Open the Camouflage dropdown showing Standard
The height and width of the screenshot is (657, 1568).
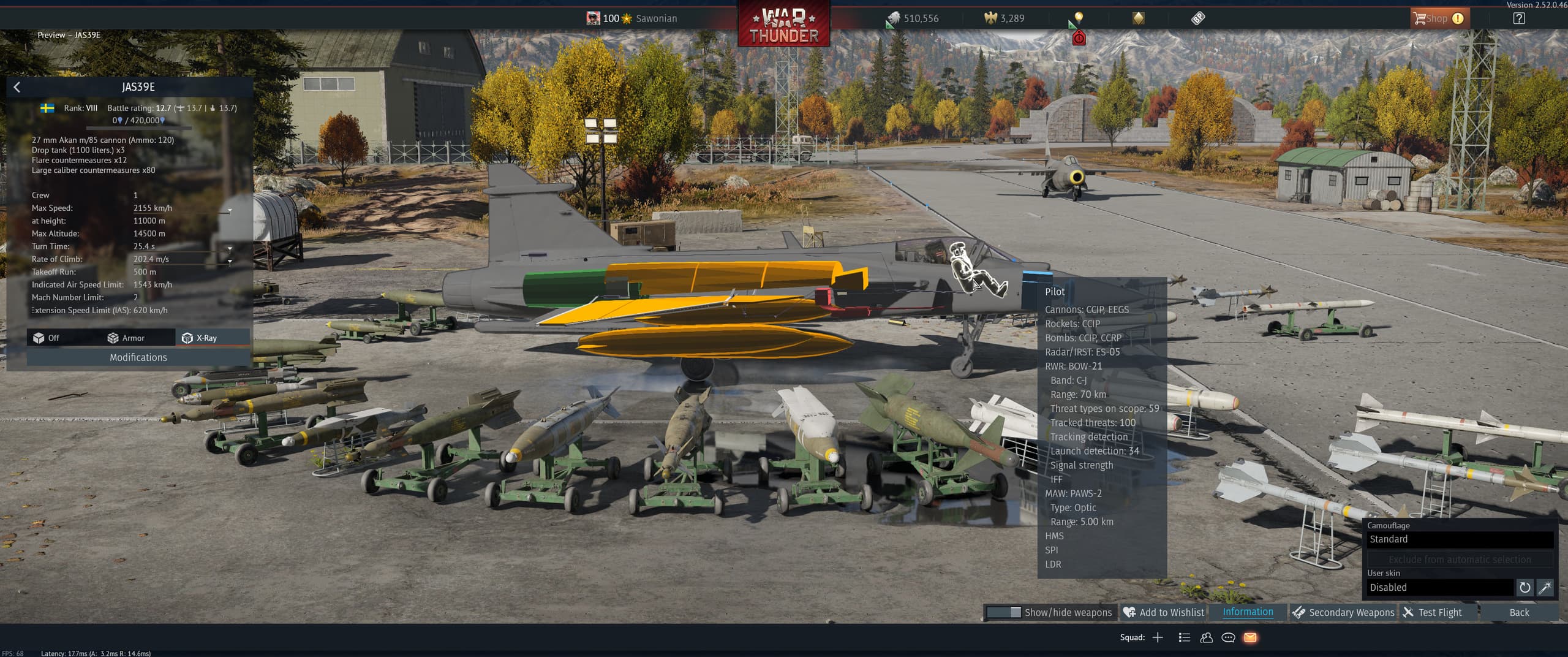pos(1460,539)
